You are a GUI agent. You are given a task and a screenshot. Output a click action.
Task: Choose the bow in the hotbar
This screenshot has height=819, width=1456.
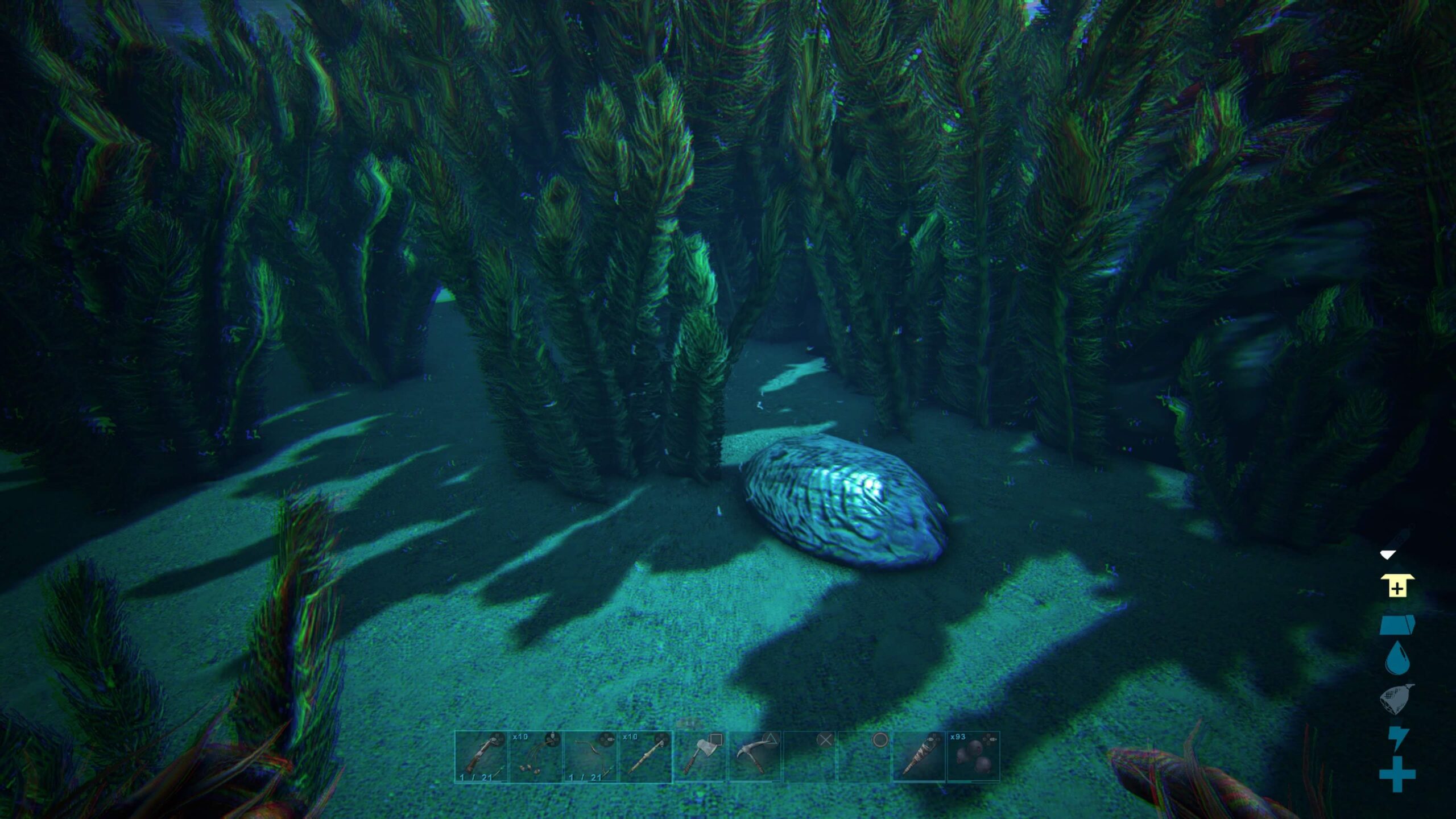590,756
